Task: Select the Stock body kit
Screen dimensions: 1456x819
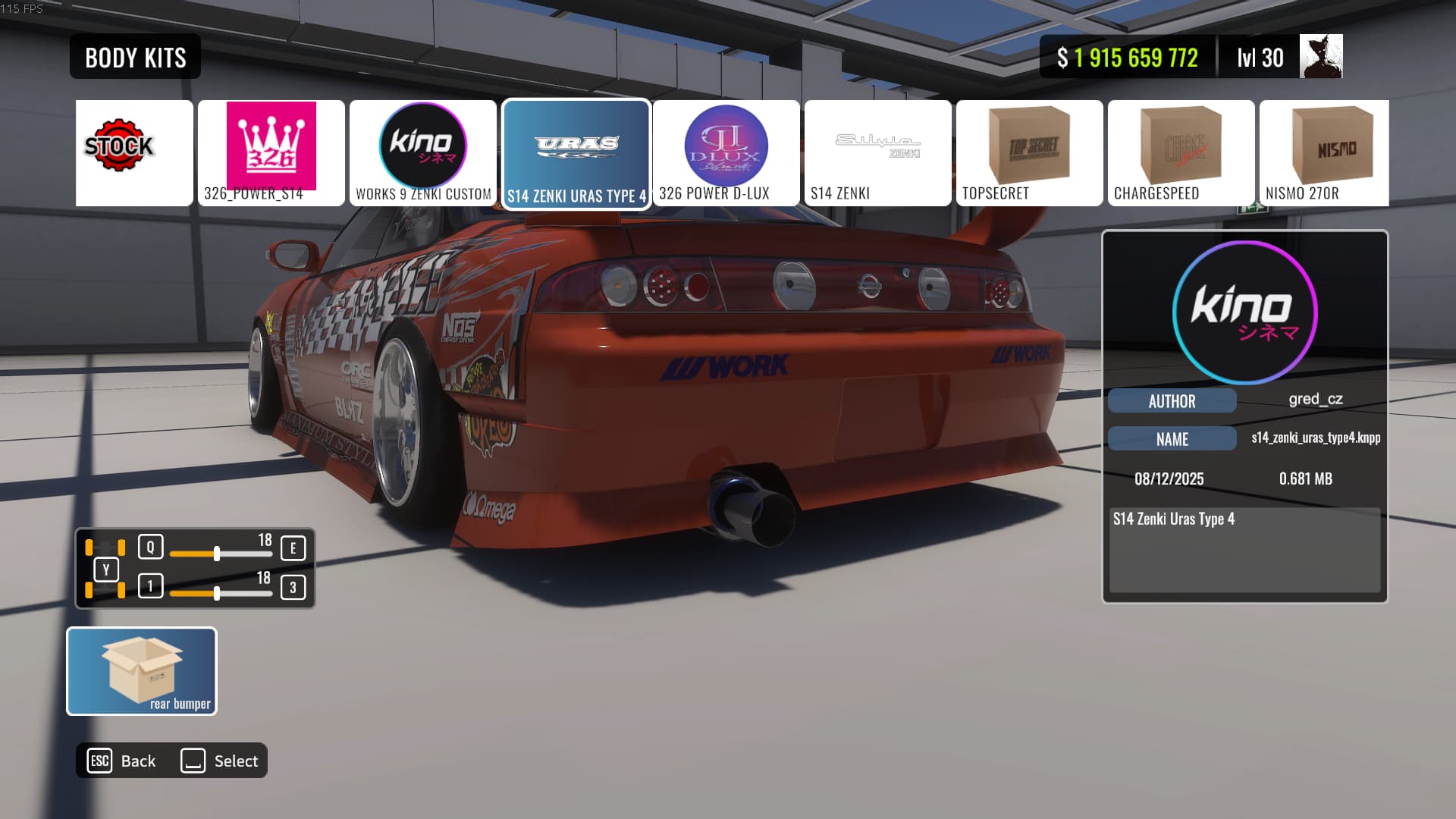Action: (134, 152)
